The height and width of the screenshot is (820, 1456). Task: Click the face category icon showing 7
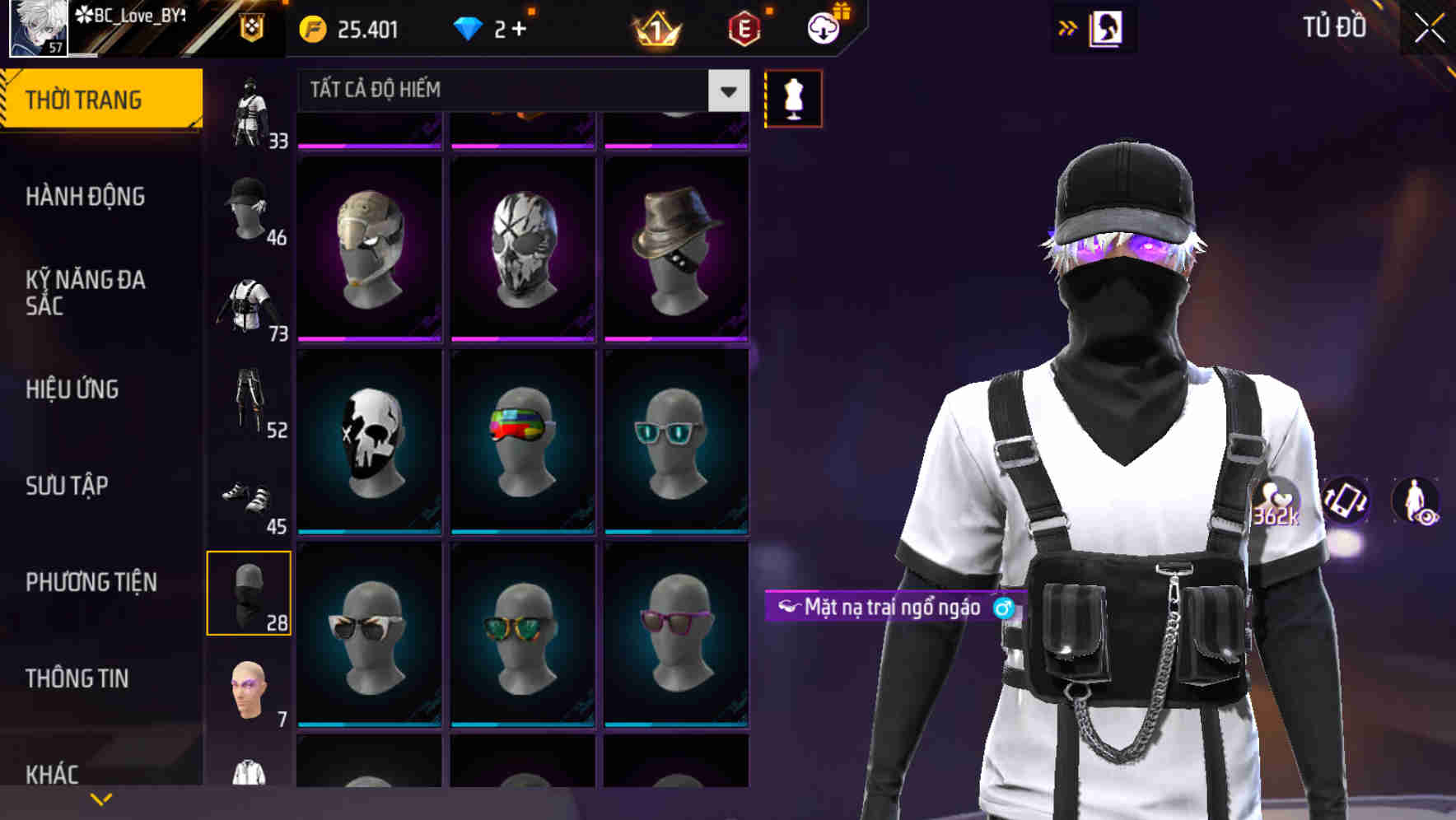click(250, 690)
